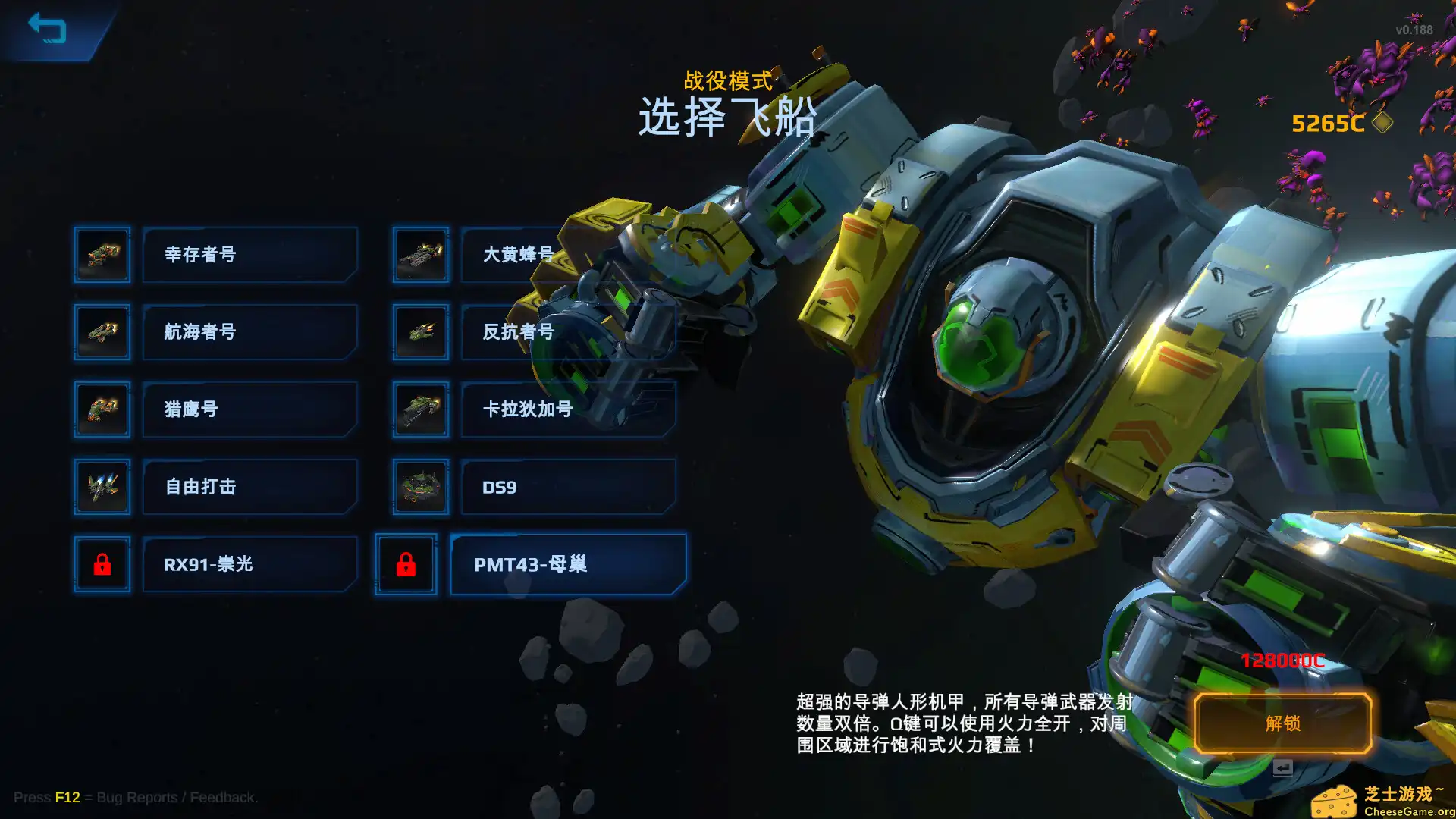
Task: Click the 航海者号 ship icon
Action: pos(102,332)
